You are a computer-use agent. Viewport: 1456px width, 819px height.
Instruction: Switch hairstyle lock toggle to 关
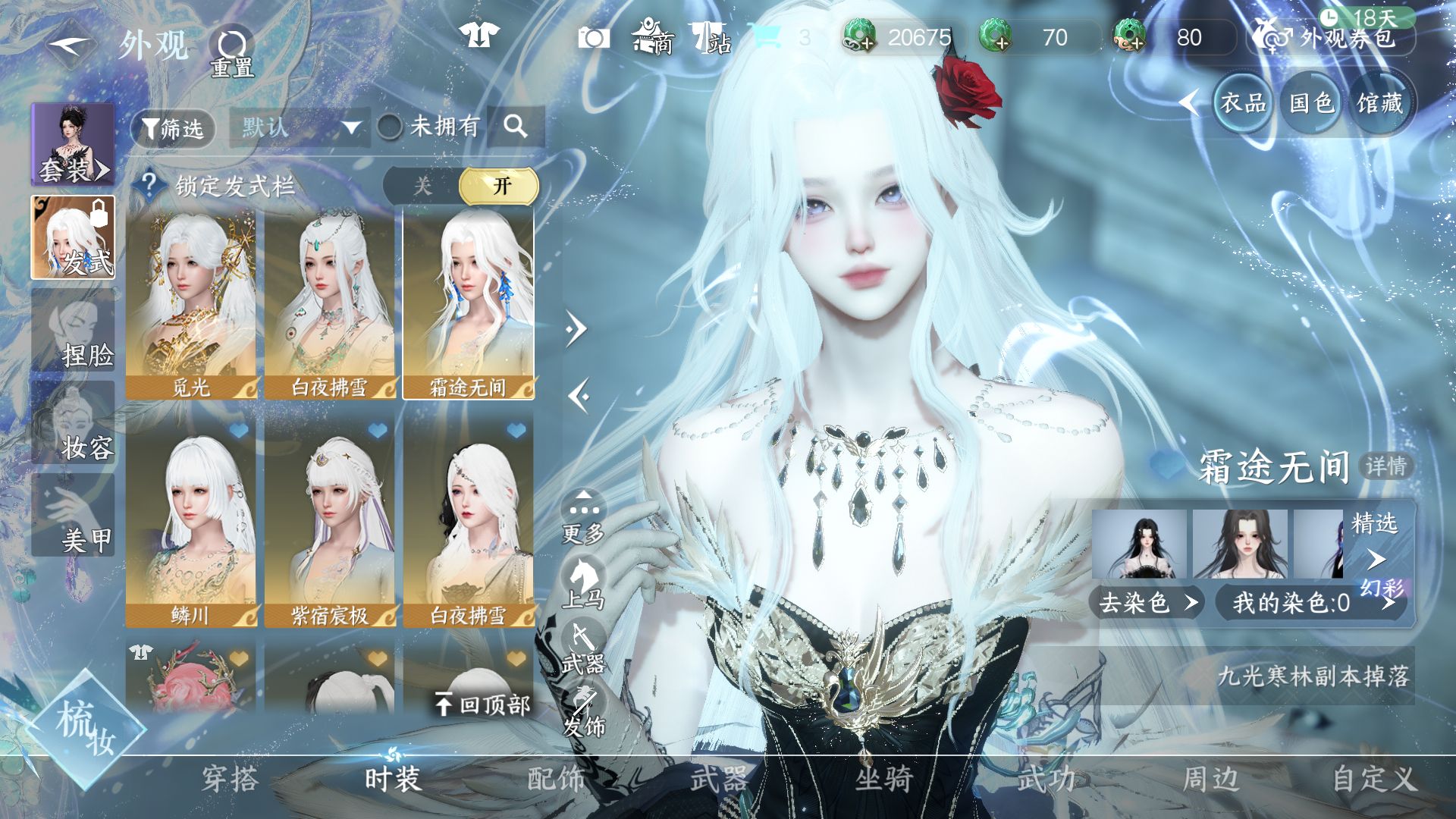[422, 187]
